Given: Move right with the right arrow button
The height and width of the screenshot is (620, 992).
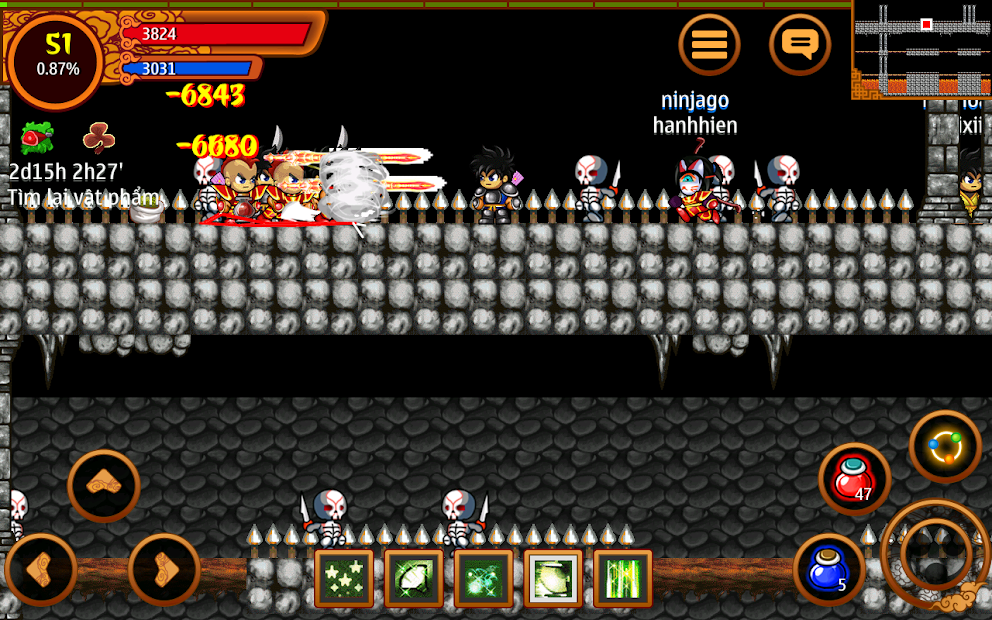Looking at the screenshot, I should (x=165, y=569).
